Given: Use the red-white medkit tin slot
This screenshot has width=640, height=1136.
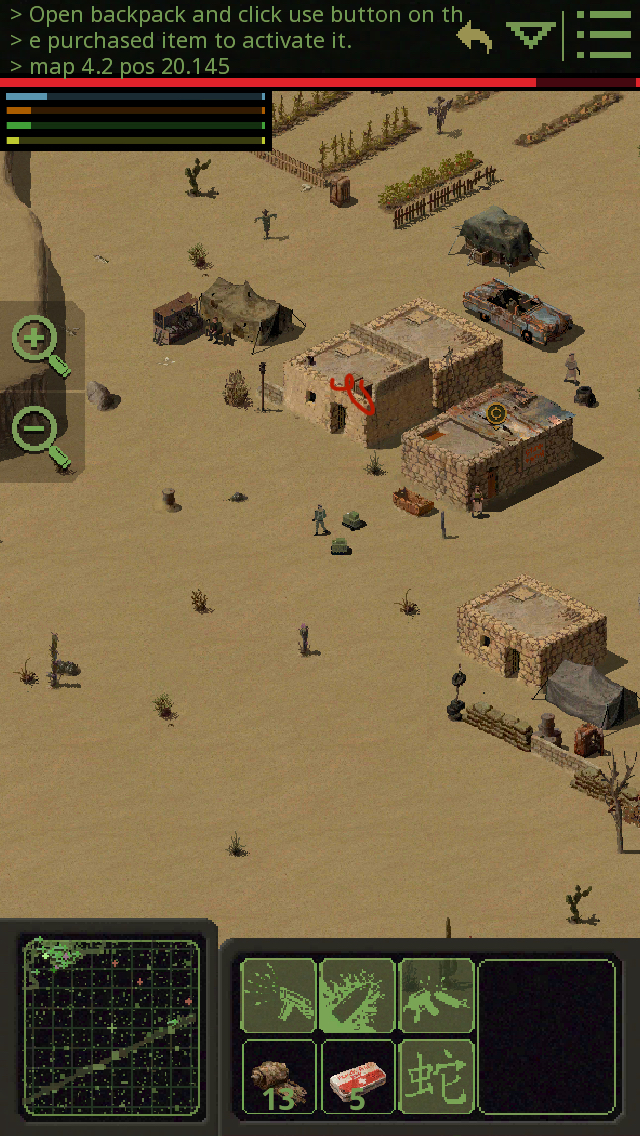Looking at the screenshot, I should pyautogui.click(x=357, y=1076).
